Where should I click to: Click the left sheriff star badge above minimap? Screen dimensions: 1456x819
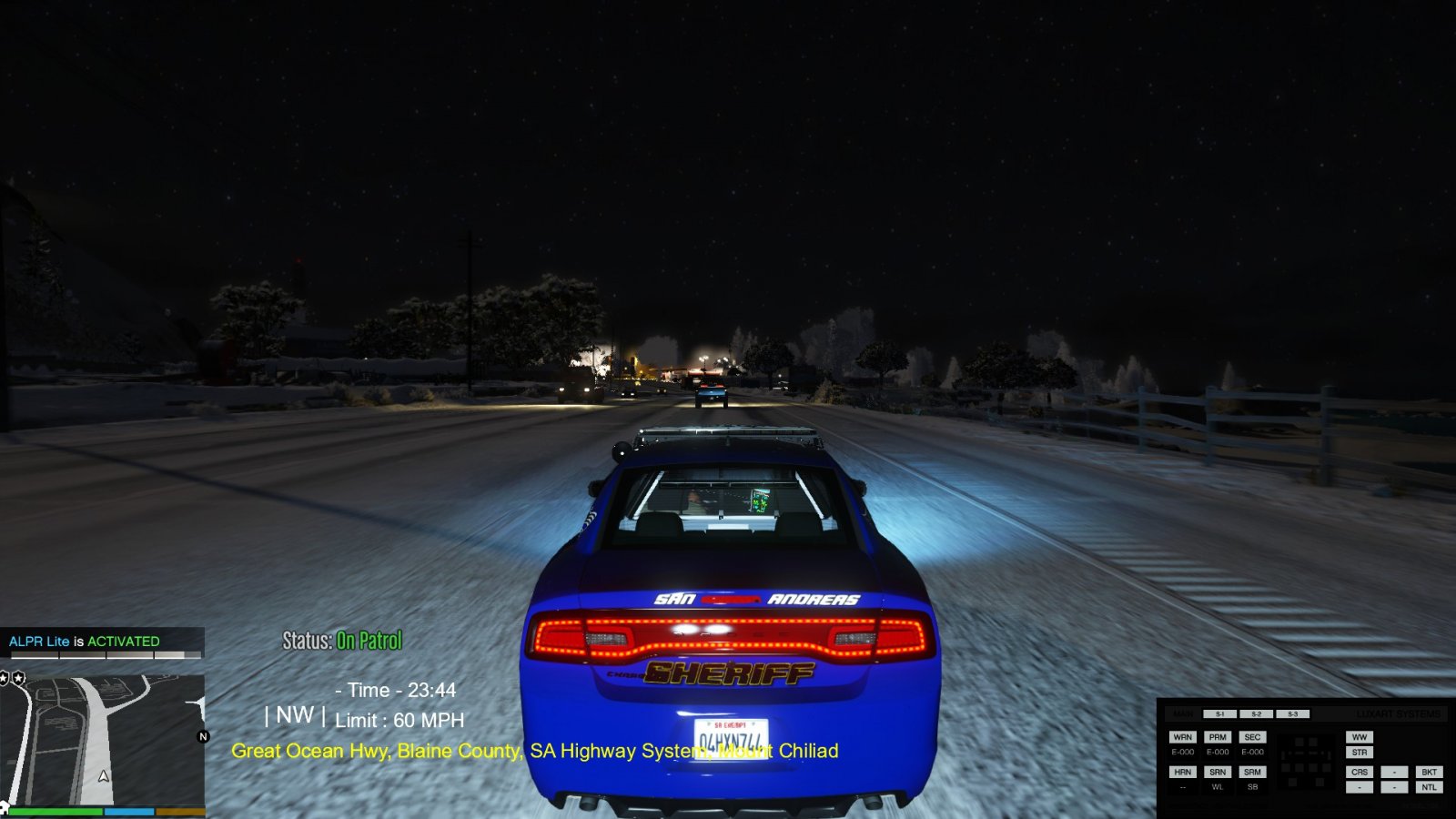pos(3,676)
